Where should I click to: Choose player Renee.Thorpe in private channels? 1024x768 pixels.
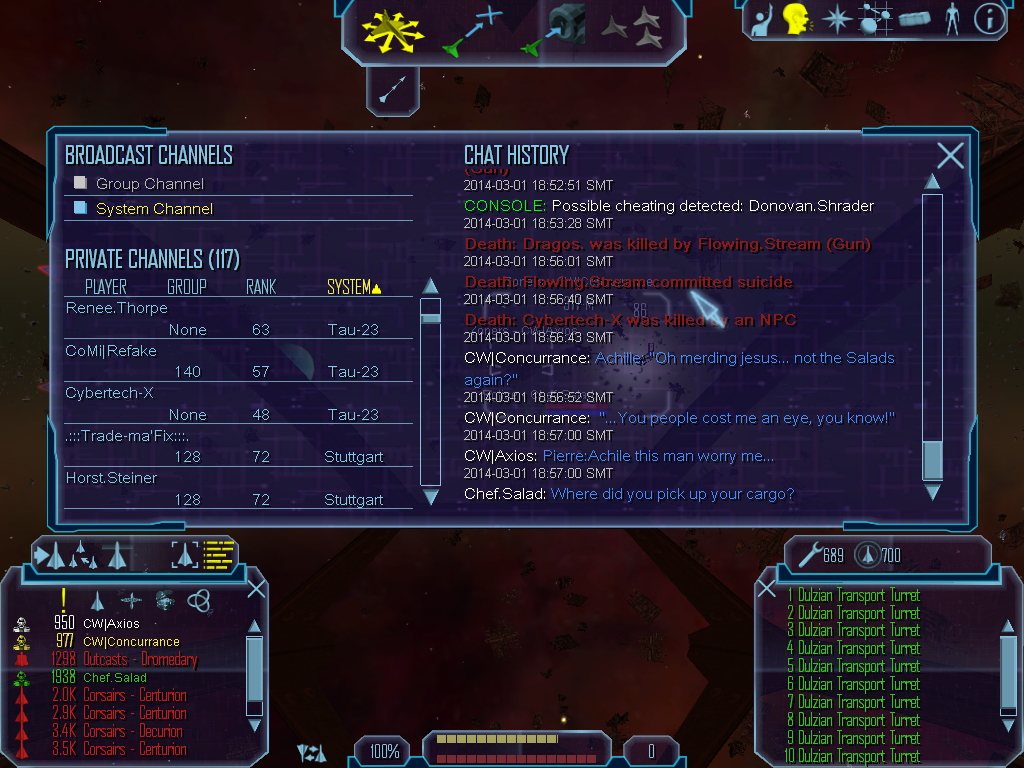point(117,308)
